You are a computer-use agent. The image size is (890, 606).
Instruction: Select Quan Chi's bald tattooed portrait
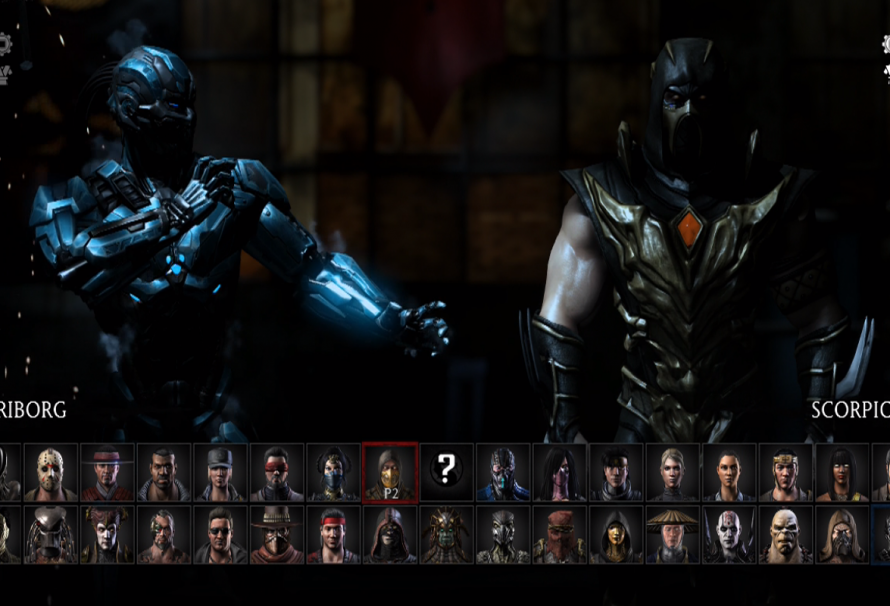coord(728,535)
